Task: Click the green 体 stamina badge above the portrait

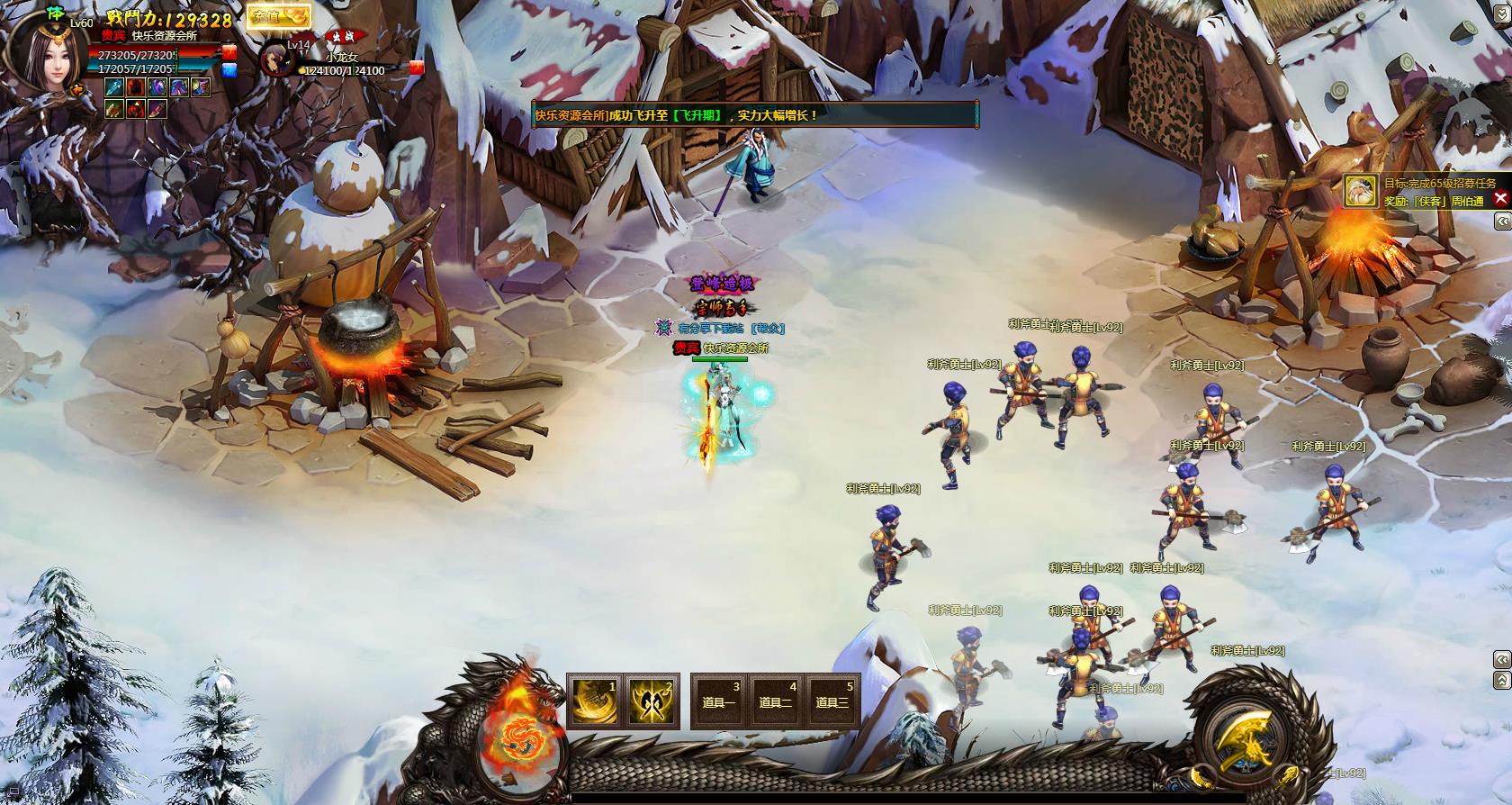Action: coord(55,12)
